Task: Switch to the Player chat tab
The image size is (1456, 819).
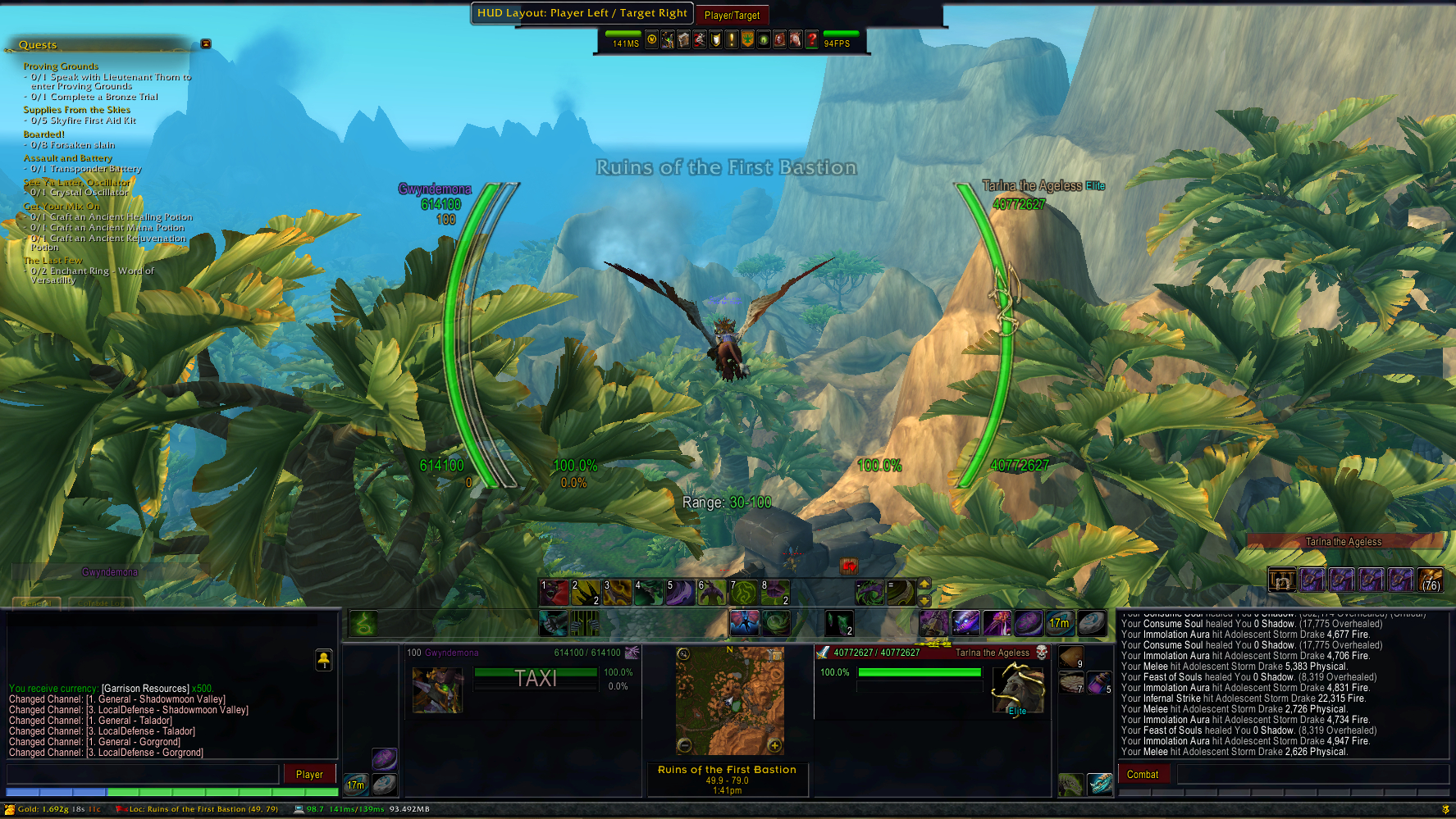Action: coord(309,774)
